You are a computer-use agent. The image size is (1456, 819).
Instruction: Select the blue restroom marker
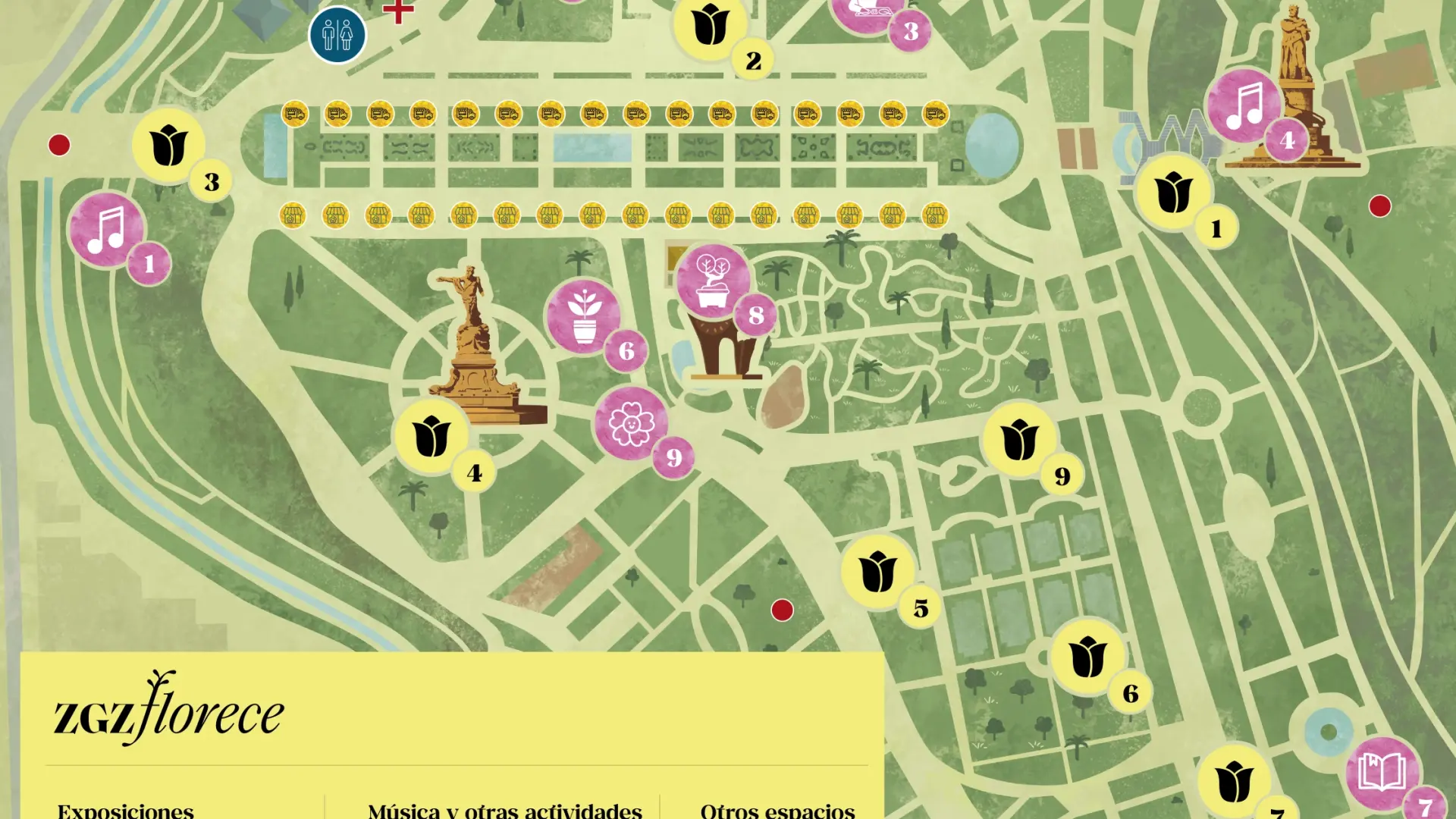tap(337, 34)
